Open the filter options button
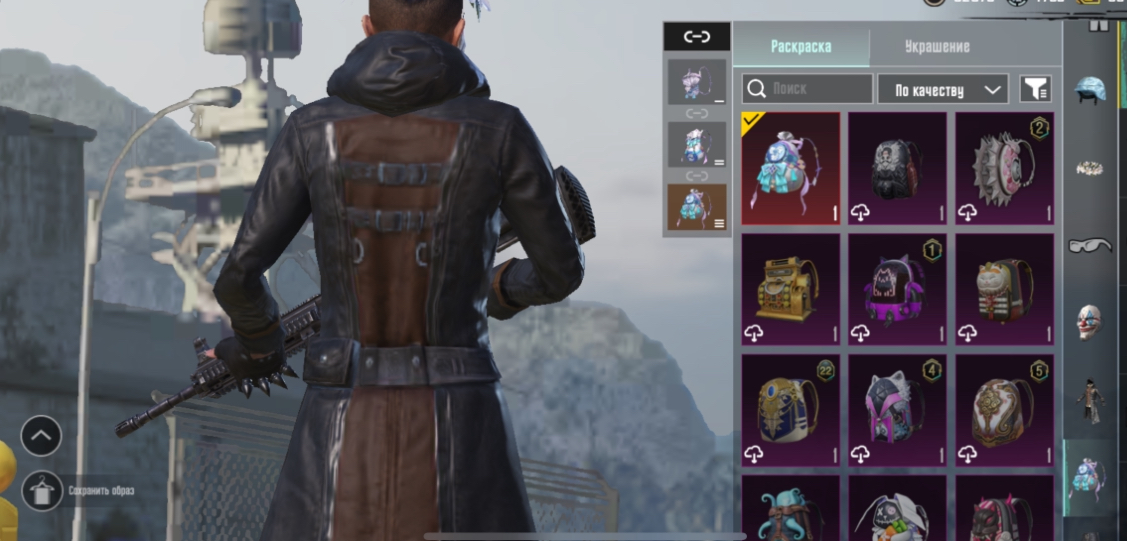The width and height of the screenshot is (1127, 541). pos(1035,89)
